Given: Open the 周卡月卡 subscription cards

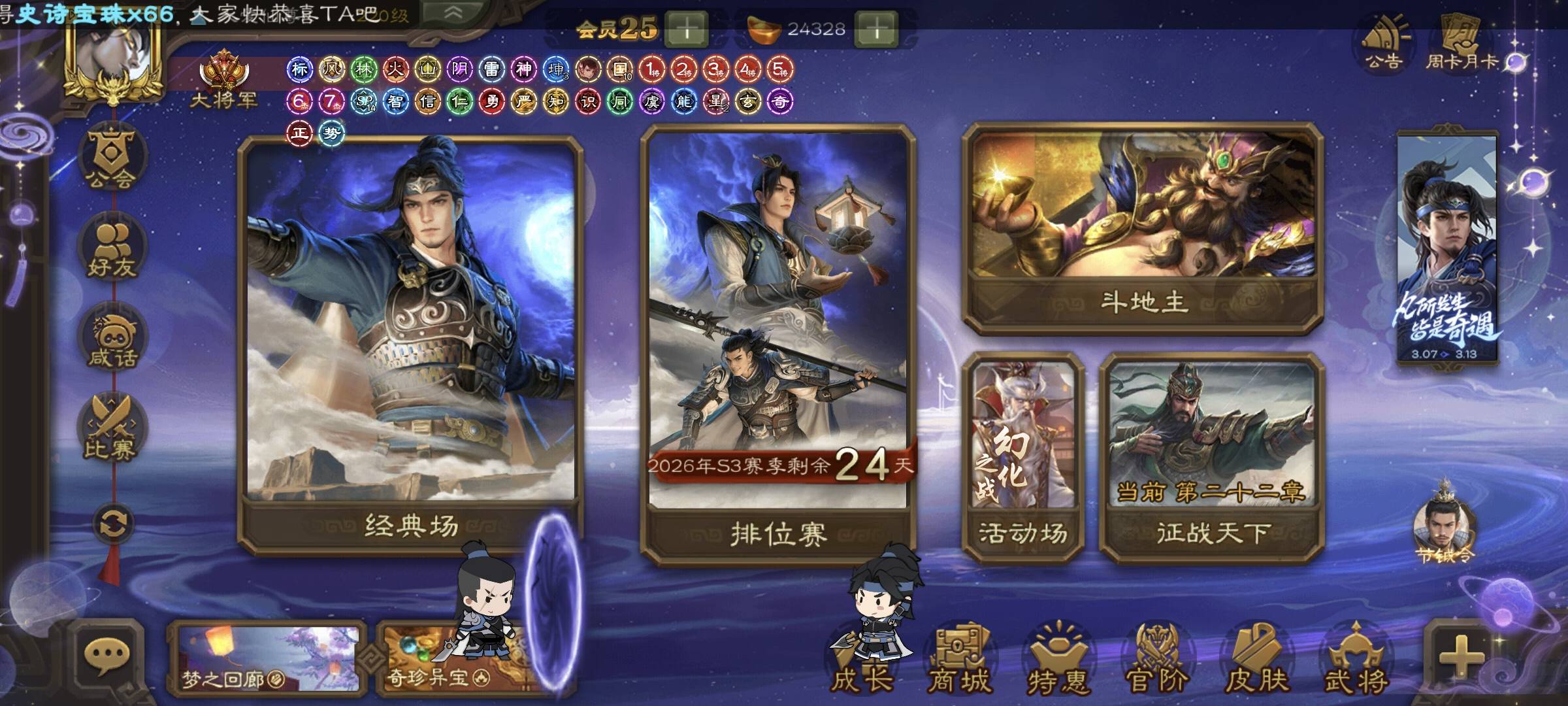Looking at the screenshot, I should pos(1463,42).
